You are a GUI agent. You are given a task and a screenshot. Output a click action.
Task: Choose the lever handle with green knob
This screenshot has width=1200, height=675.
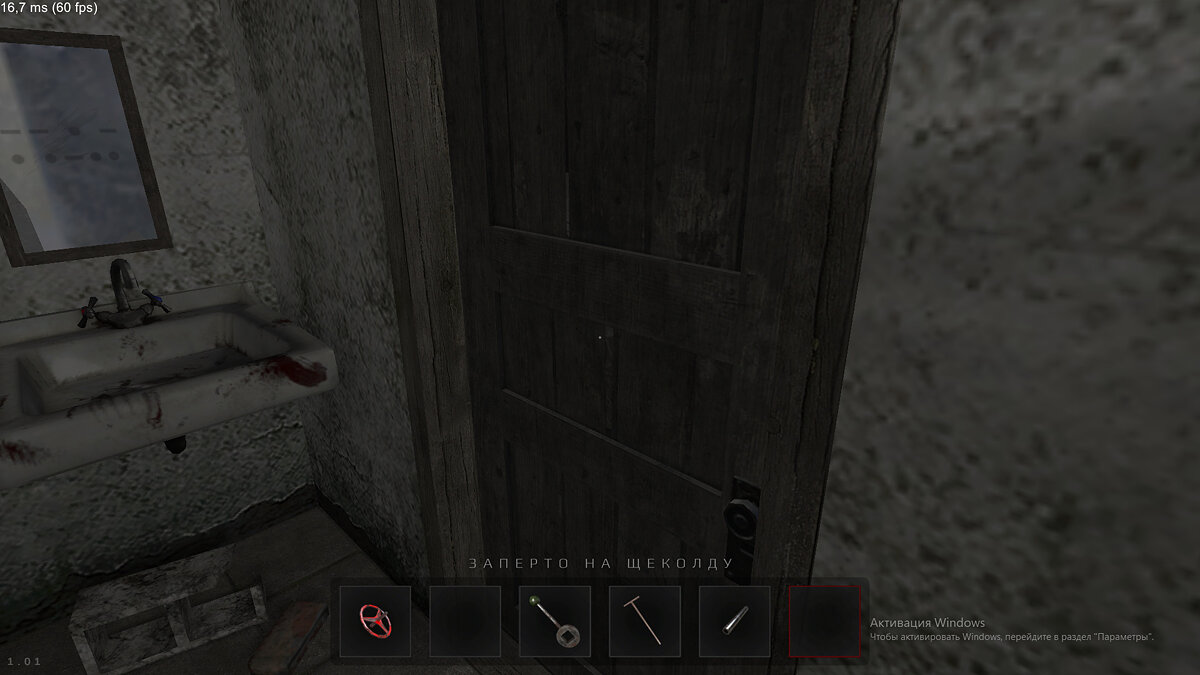pos(555,621)
